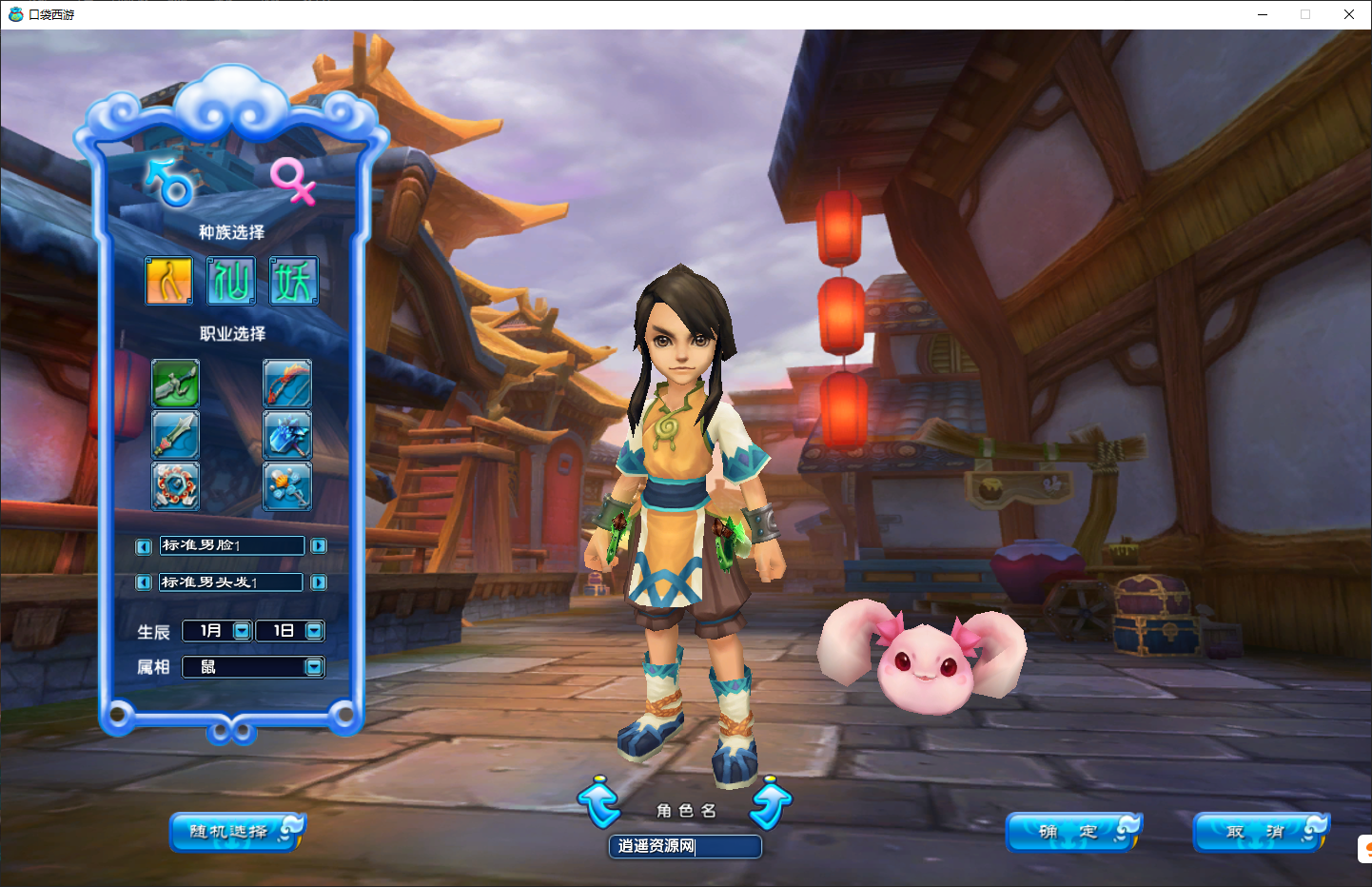Choose the 仙 (immortal) race icon

tap(231, 281)
